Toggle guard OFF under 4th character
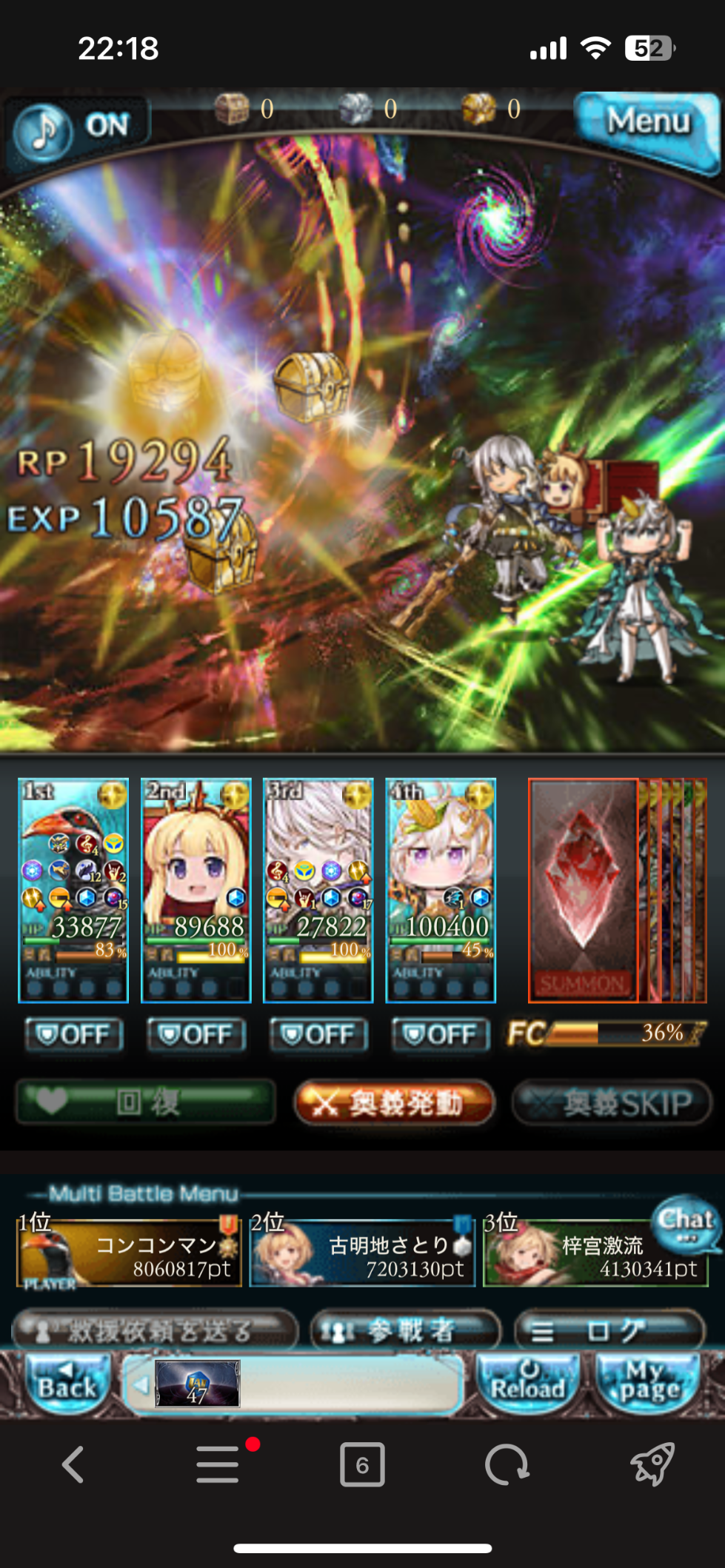The height and width of the screenshot is (1568, 725). (441, 1034)
